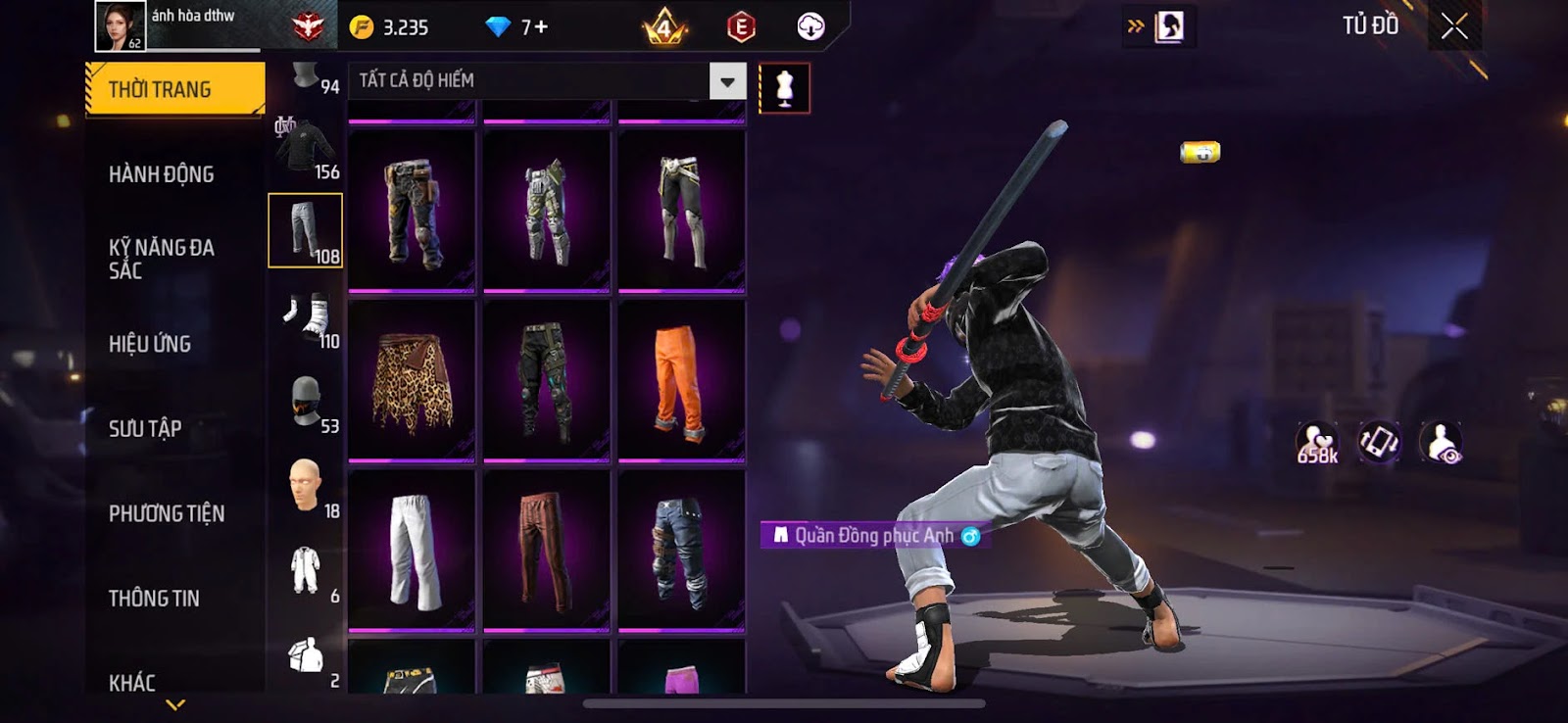Switch to Phương Tiện category
This screenshot has height=723, width=1568.
[167, 513]
